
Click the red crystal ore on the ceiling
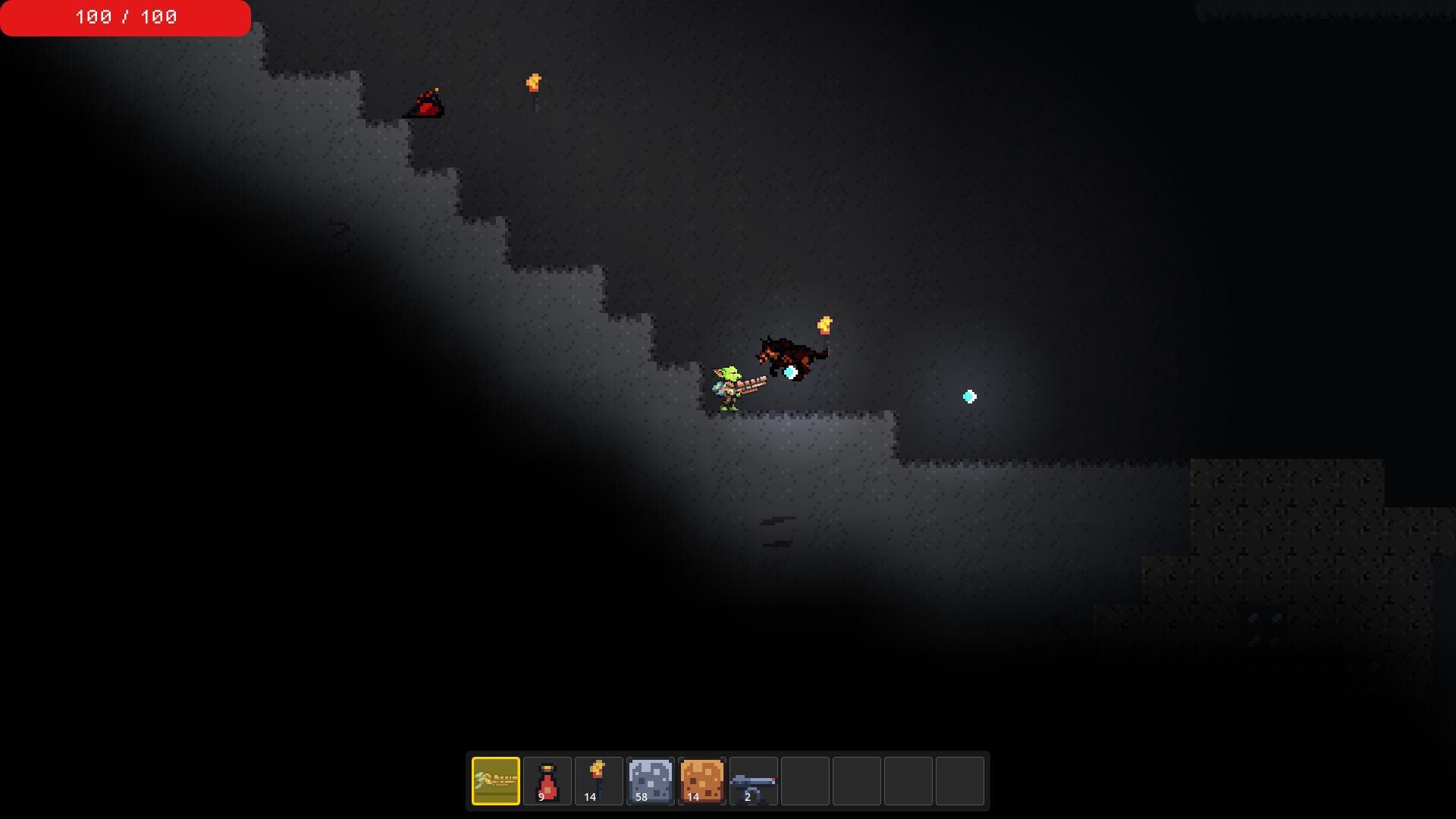(x=428, y=104)
